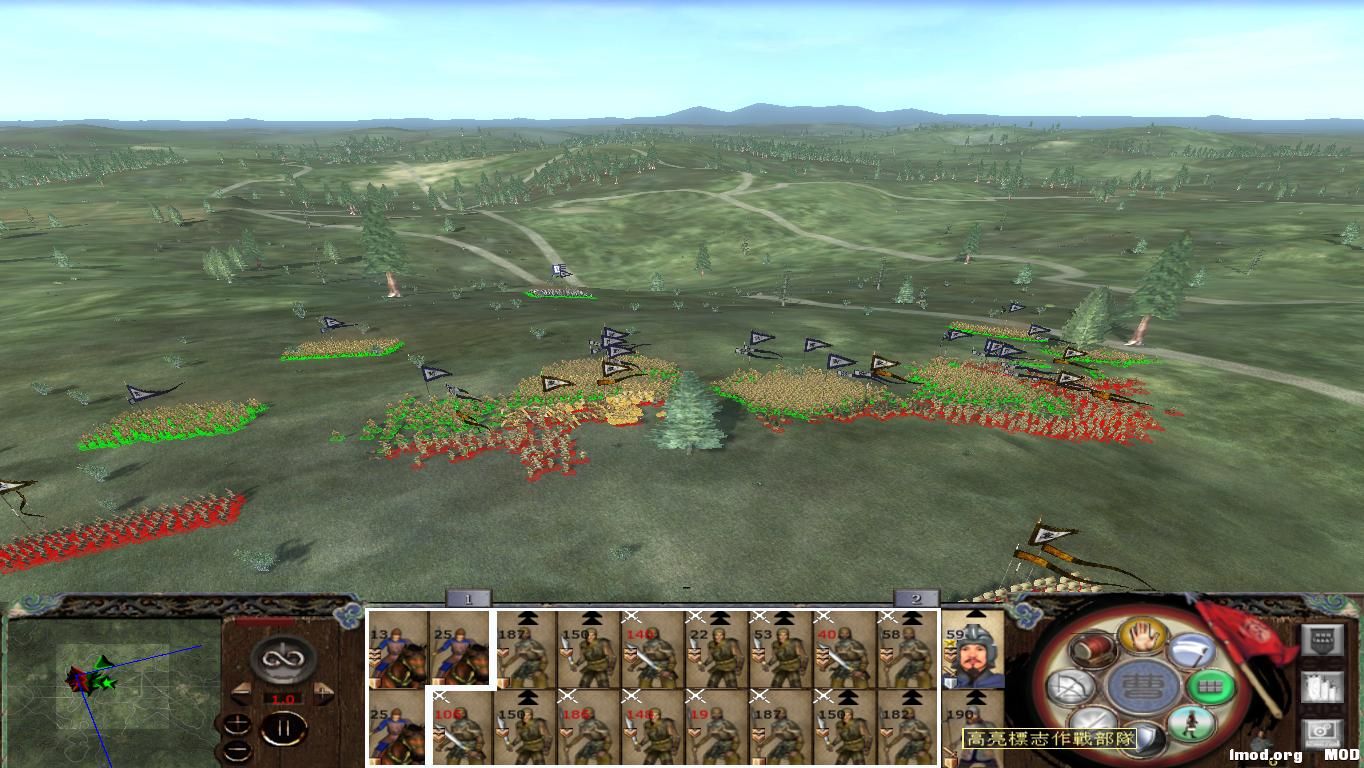
Task: Click the central 曹 faction emblem
Action: coord(1141,686)
